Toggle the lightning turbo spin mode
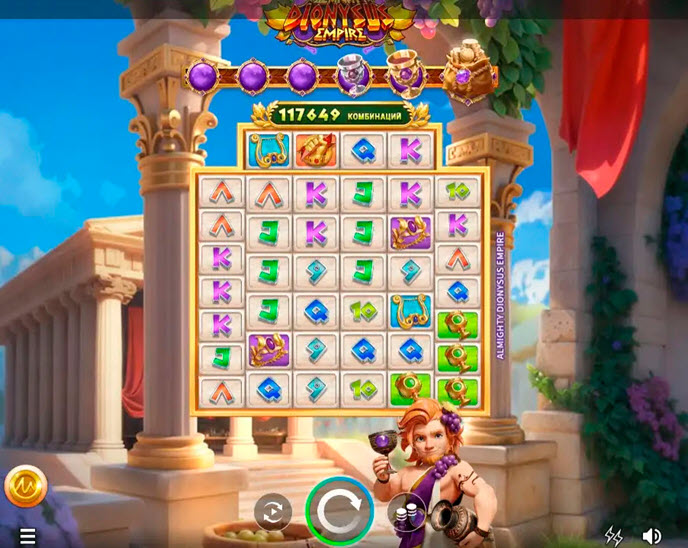Viewport: 688px width, 548px height. click(614, 537)
